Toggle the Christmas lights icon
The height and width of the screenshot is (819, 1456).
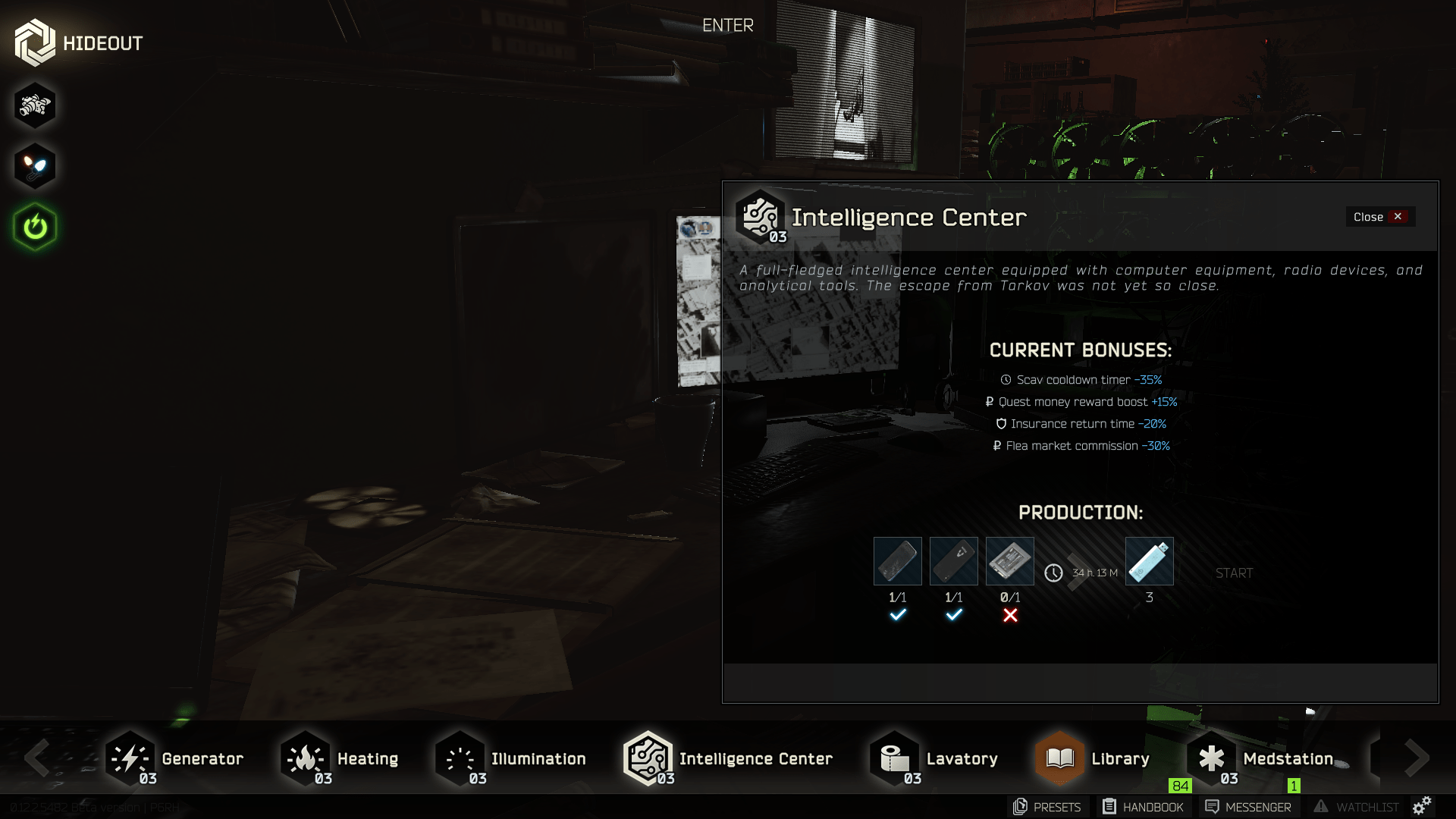(34, 165)
